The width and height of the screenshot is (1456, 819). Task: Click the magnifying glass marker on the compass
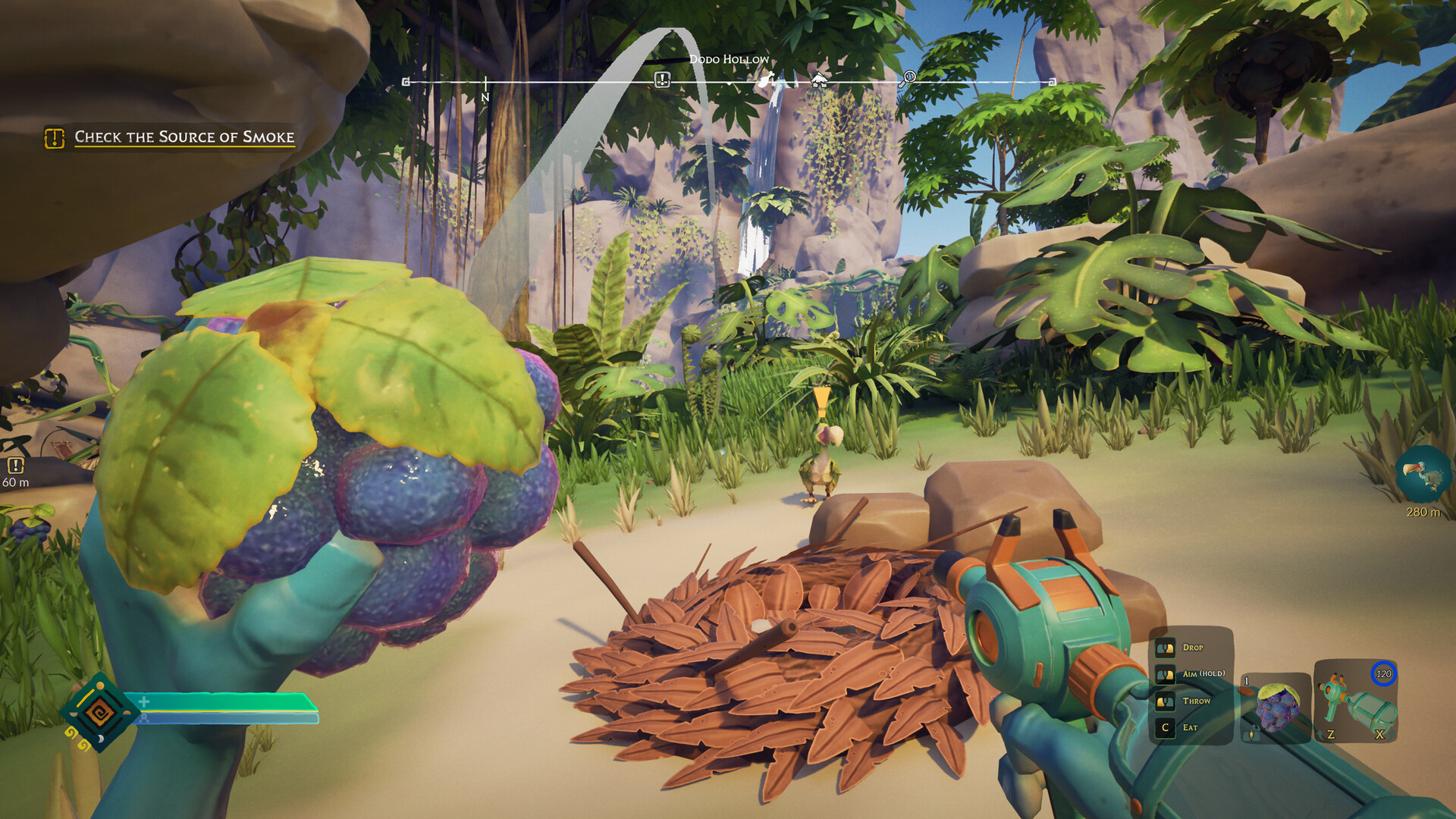coord(908,78)
